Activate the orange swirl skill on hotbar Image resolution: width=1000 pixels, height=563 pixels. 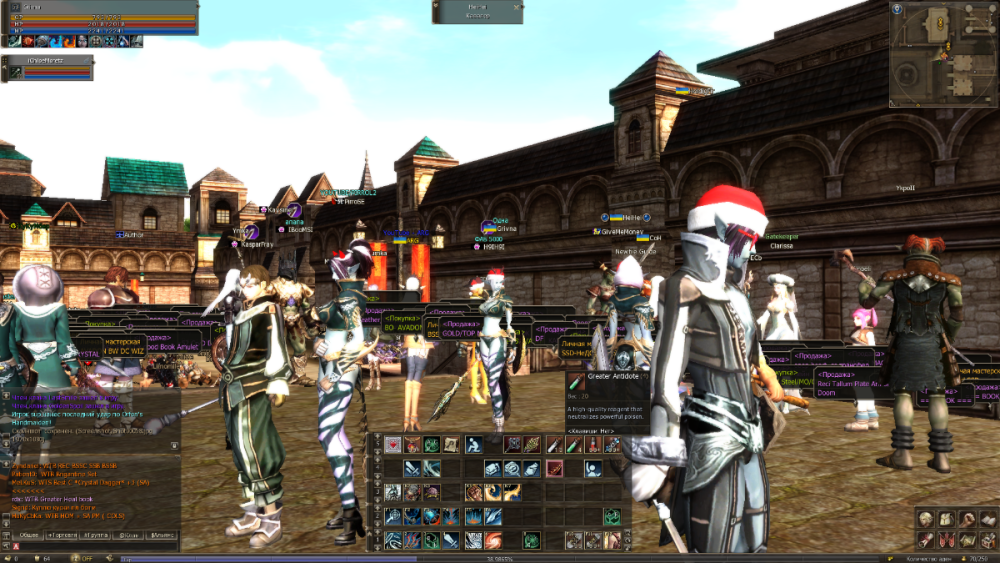(x=493, y=541)
